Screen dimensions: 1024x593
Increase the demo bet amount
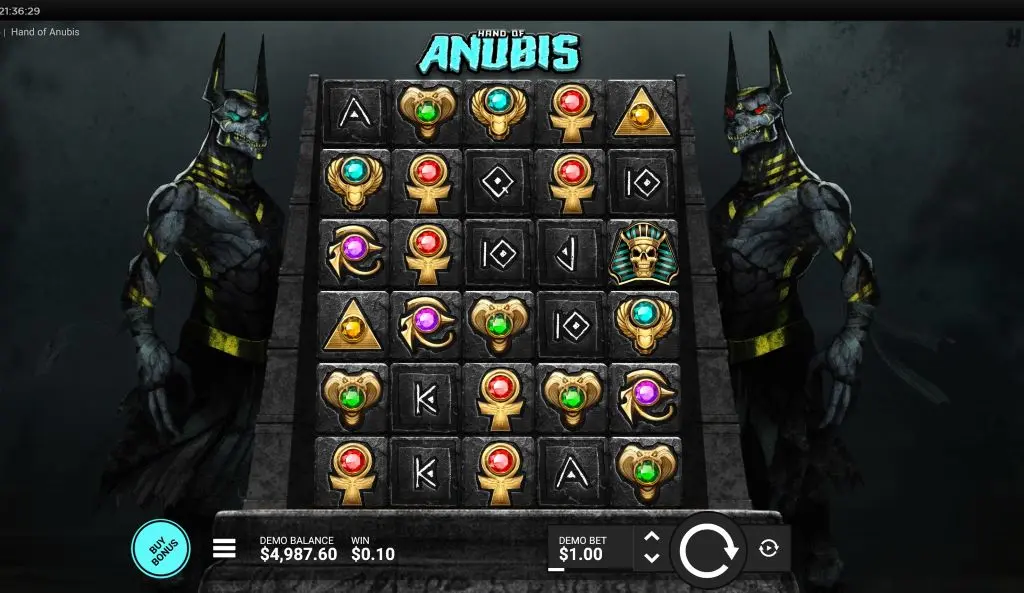[651, 537]
